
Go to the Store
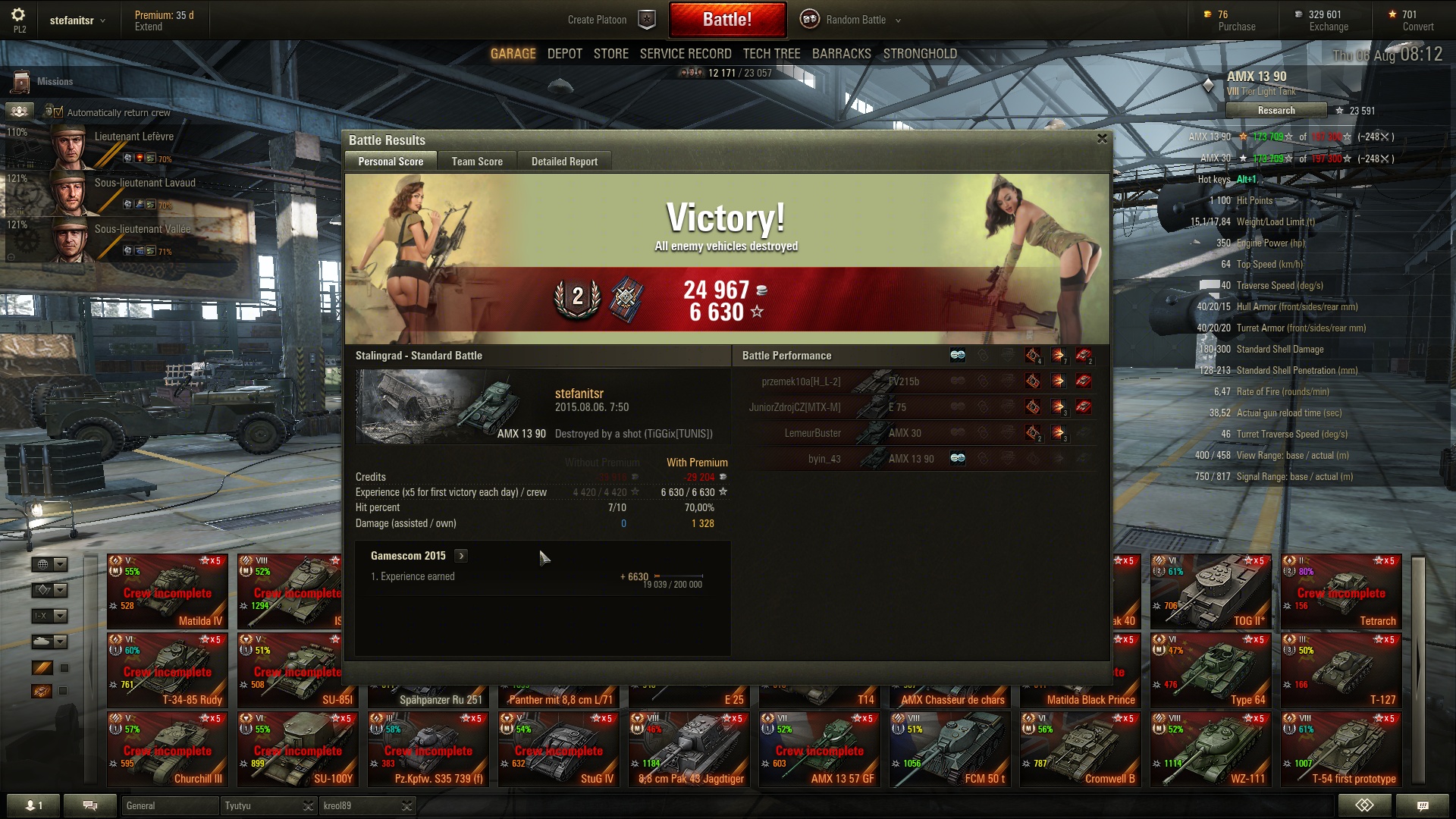tap(610, 54)
